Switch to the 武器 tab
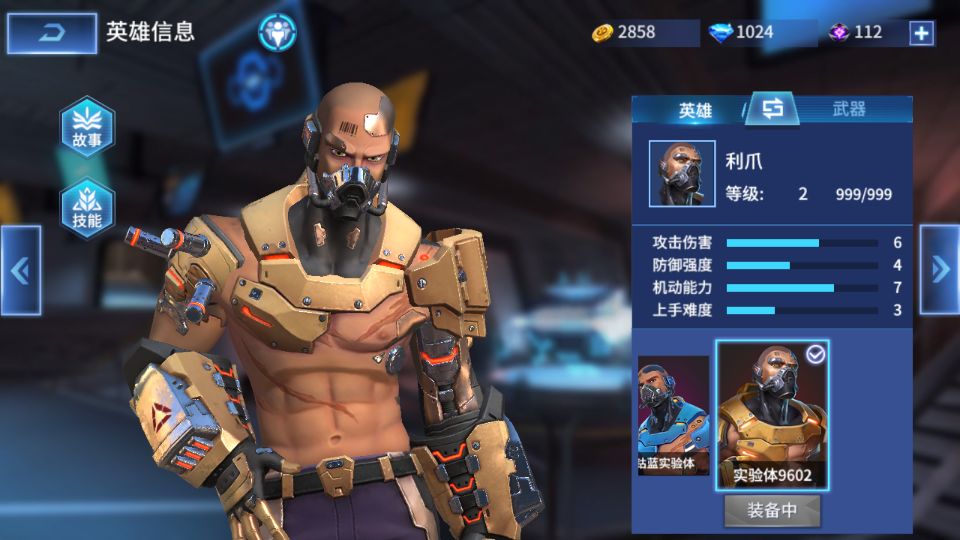960x540 pixels. (849, 110)
